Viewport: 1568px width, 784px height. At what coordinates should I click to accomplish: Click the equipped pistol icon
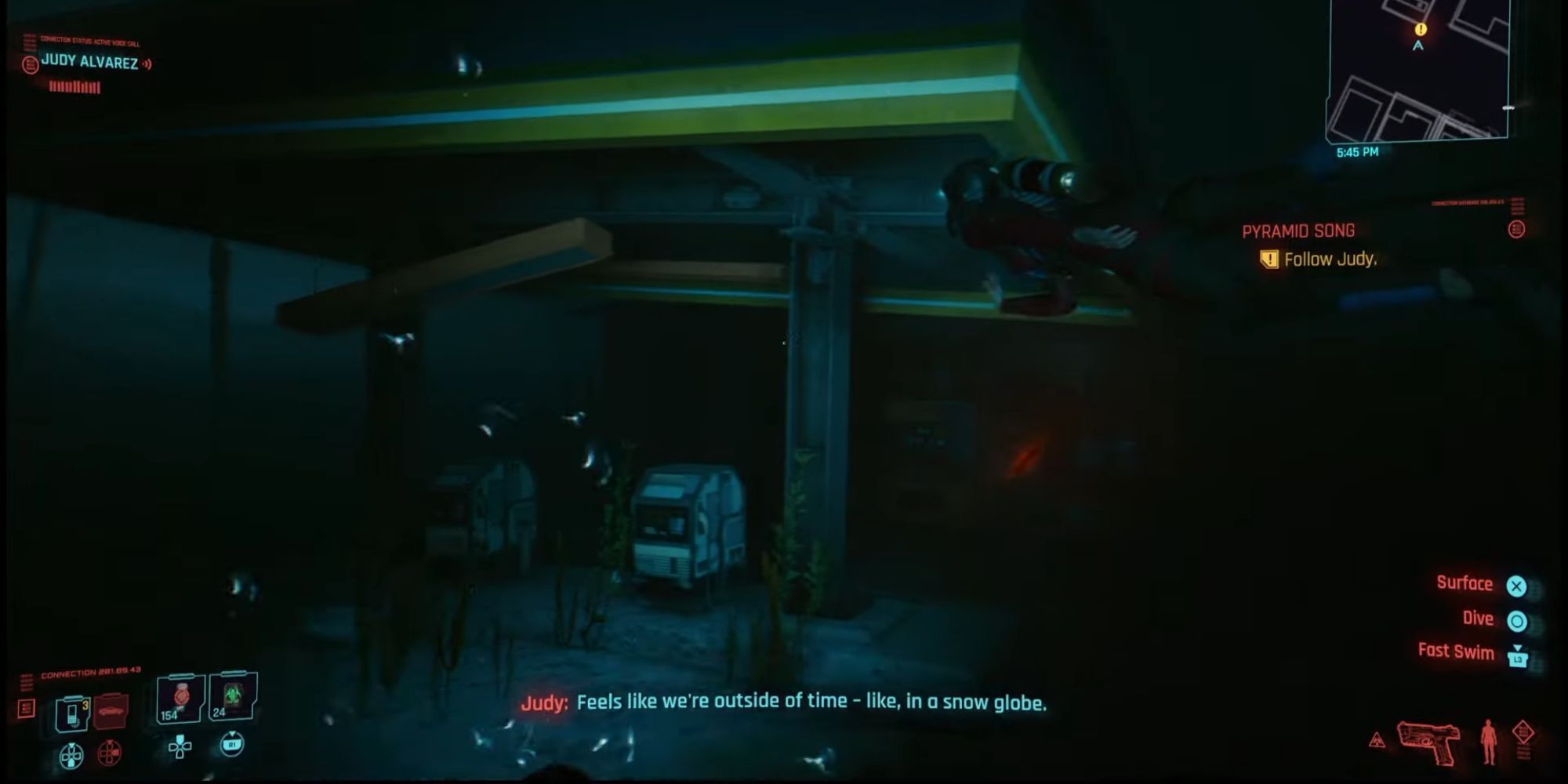point(1428,742)
